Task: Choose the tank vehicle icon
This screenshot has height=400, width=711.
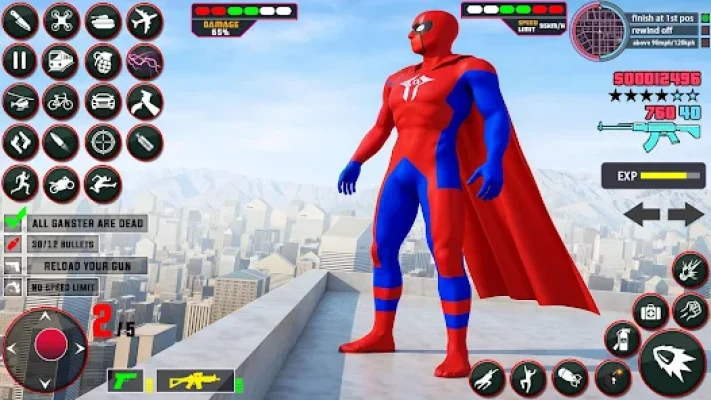Action: coord(103,20)
